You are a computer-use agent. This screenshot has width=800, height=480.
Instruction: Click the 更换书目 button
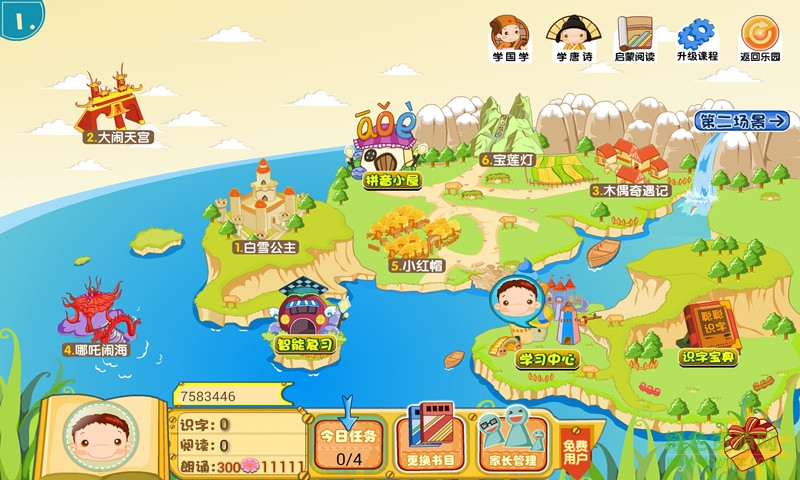430,440
